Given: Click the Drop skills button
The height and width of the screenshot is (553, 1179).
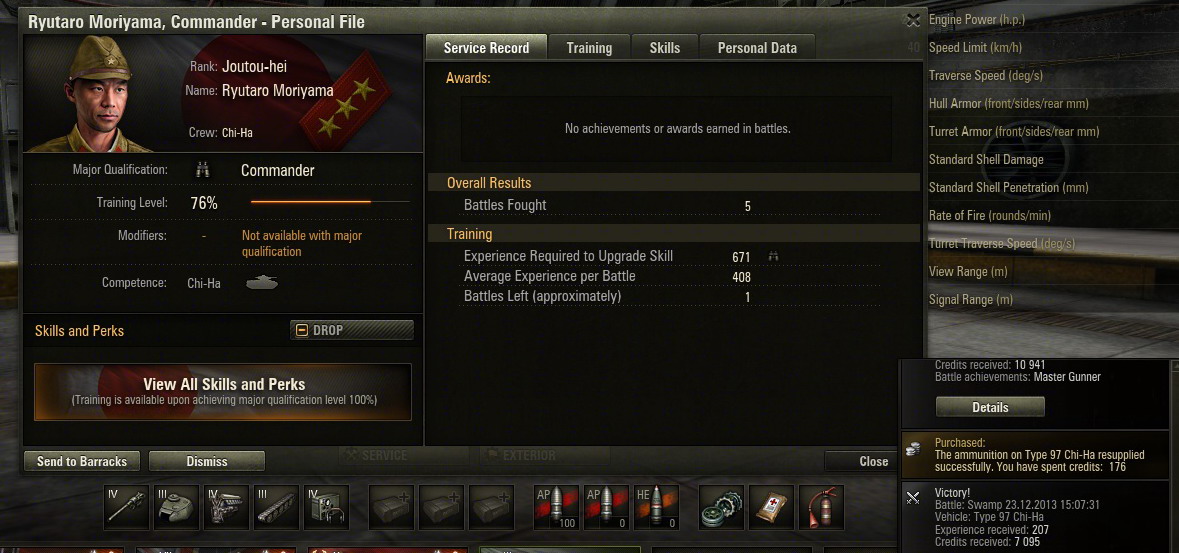Looking at the screenshot, I should (x=352, y=330).
